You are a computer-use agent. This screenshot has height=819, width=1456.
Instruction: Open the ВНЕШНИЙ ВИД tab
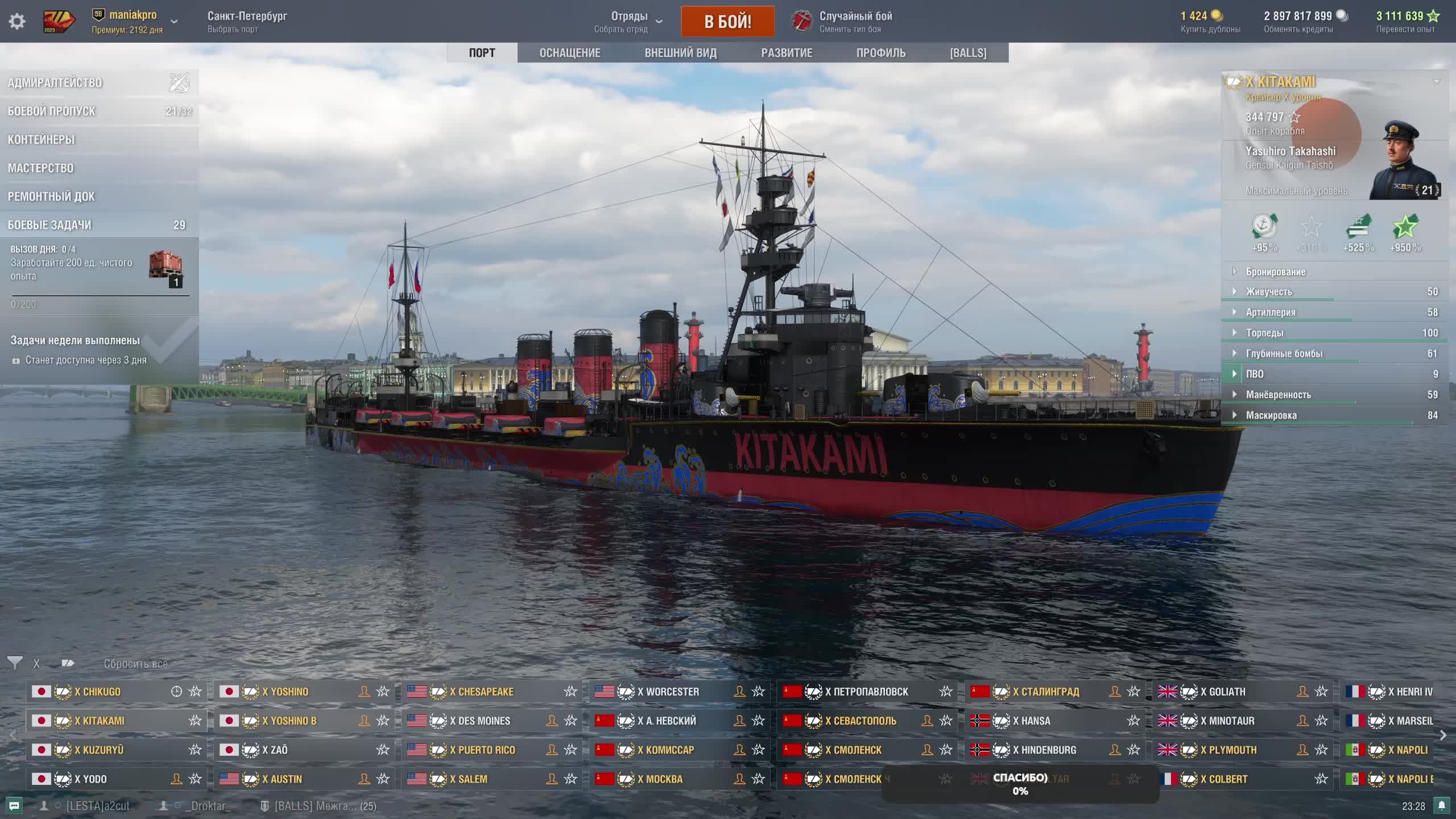pos(680,53)
